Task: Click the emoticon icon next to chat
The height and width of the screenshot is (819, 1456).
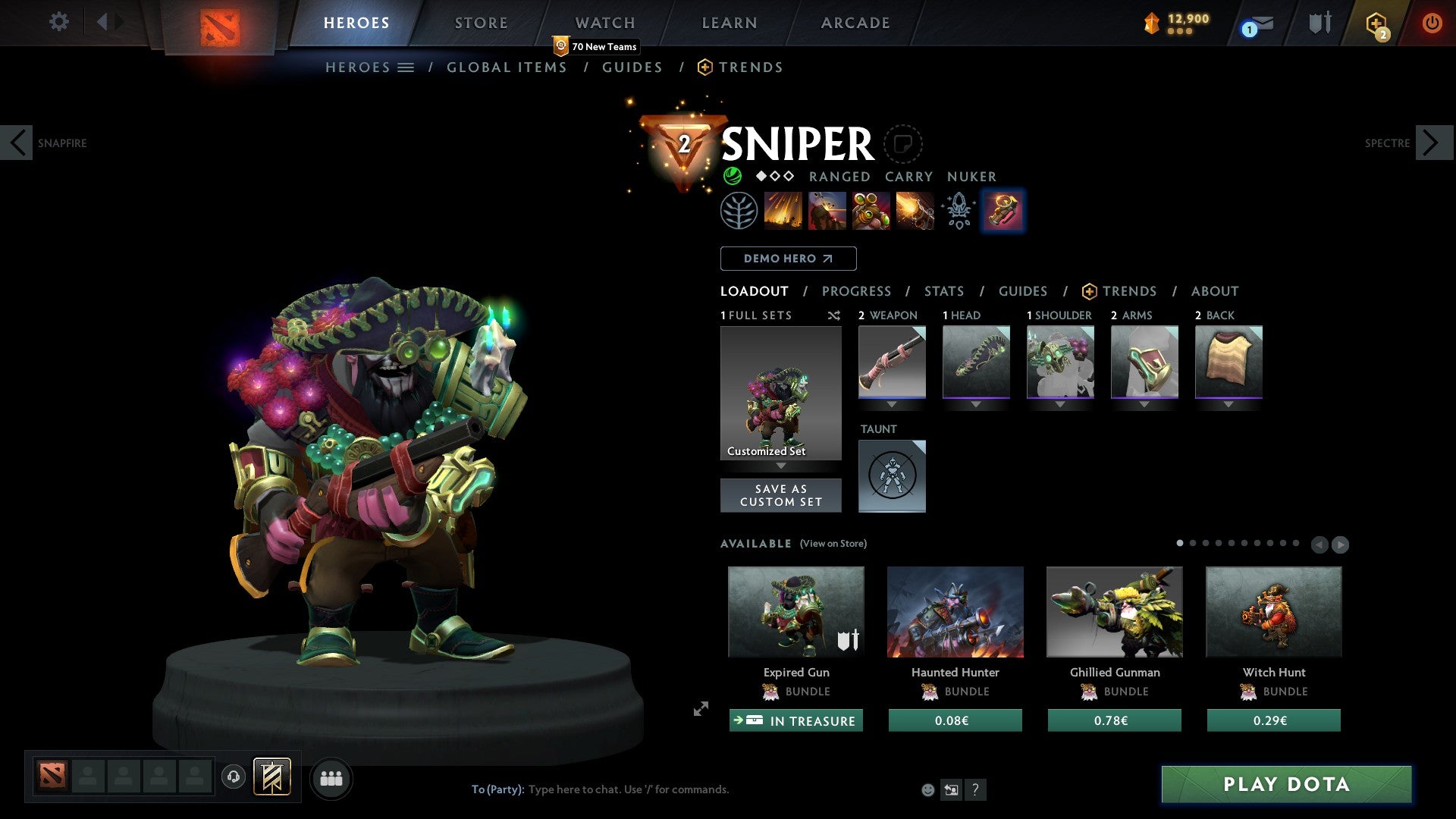Action: (x=927, y=789)
